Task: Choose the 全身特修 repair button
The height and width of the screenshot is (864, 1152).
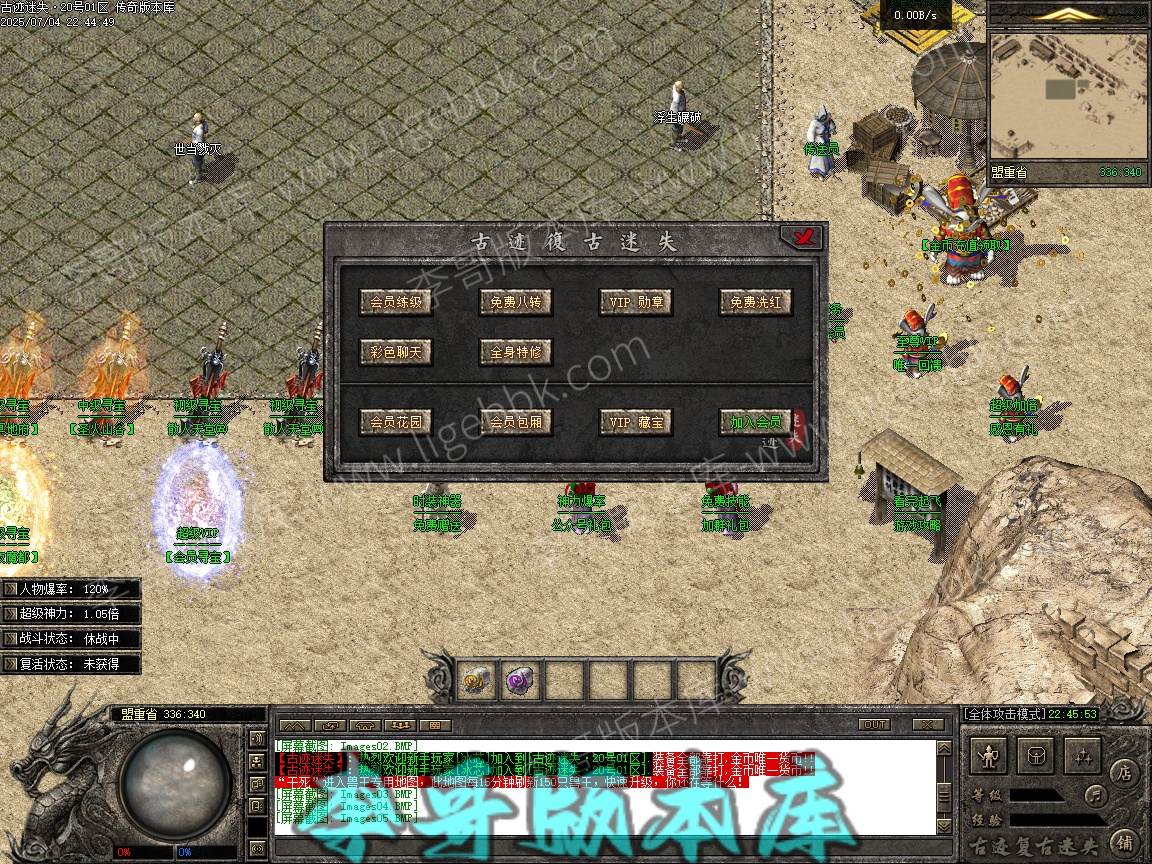Action: [x=515, y=352]
